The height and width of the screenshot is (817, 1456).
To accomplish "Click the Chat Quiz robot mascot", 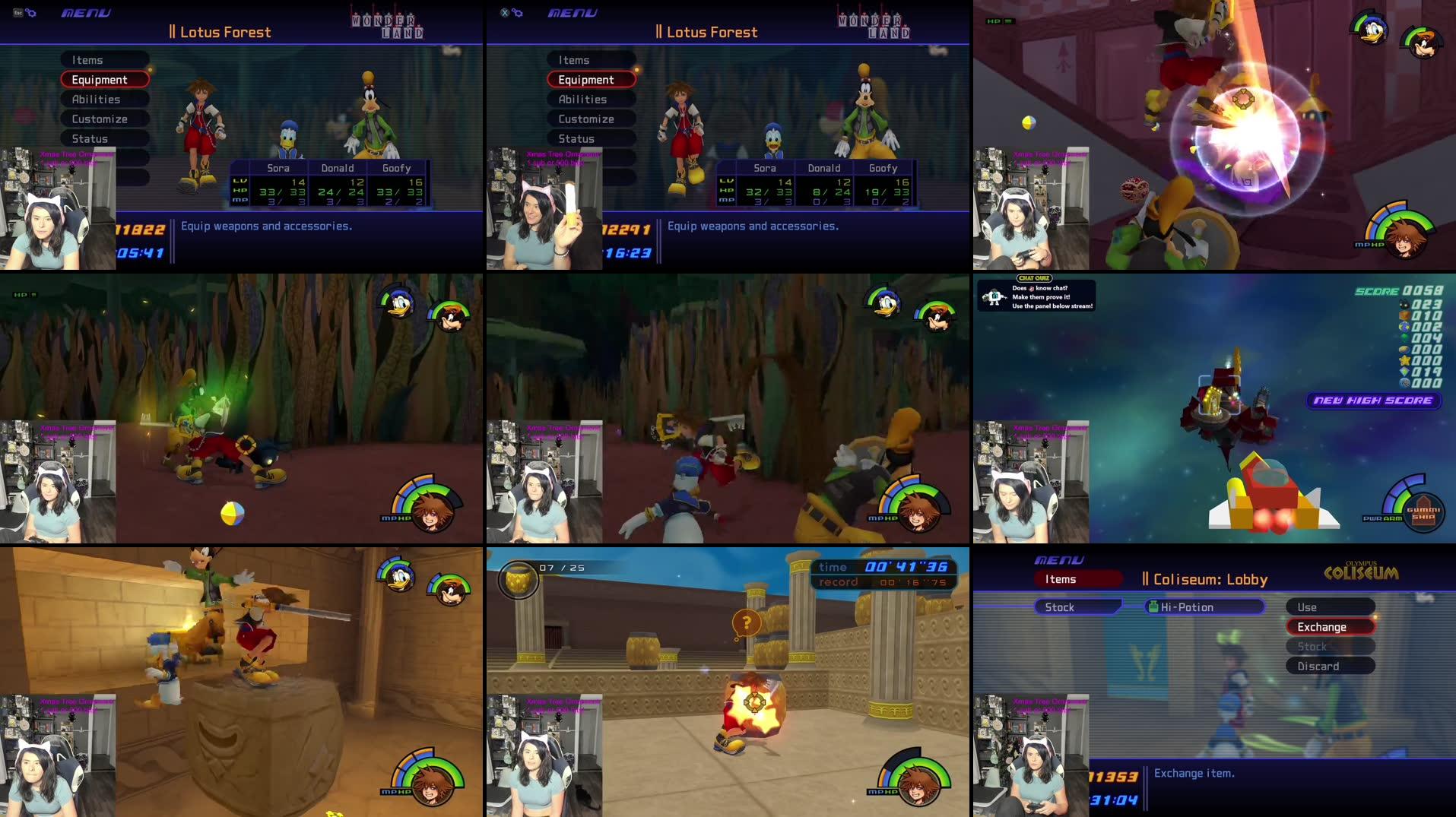I will 994,295.
